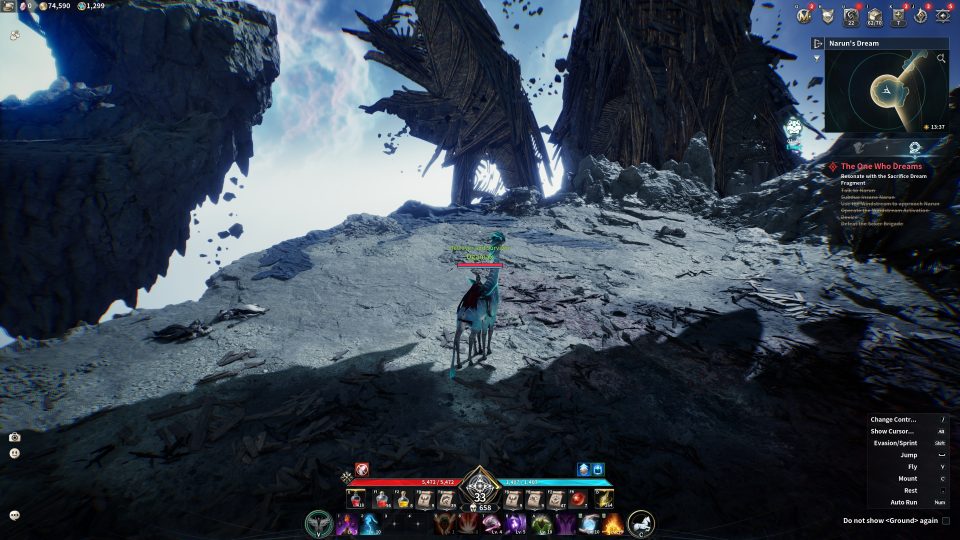Collapse the minimap with the down arrow

[817, 59]
